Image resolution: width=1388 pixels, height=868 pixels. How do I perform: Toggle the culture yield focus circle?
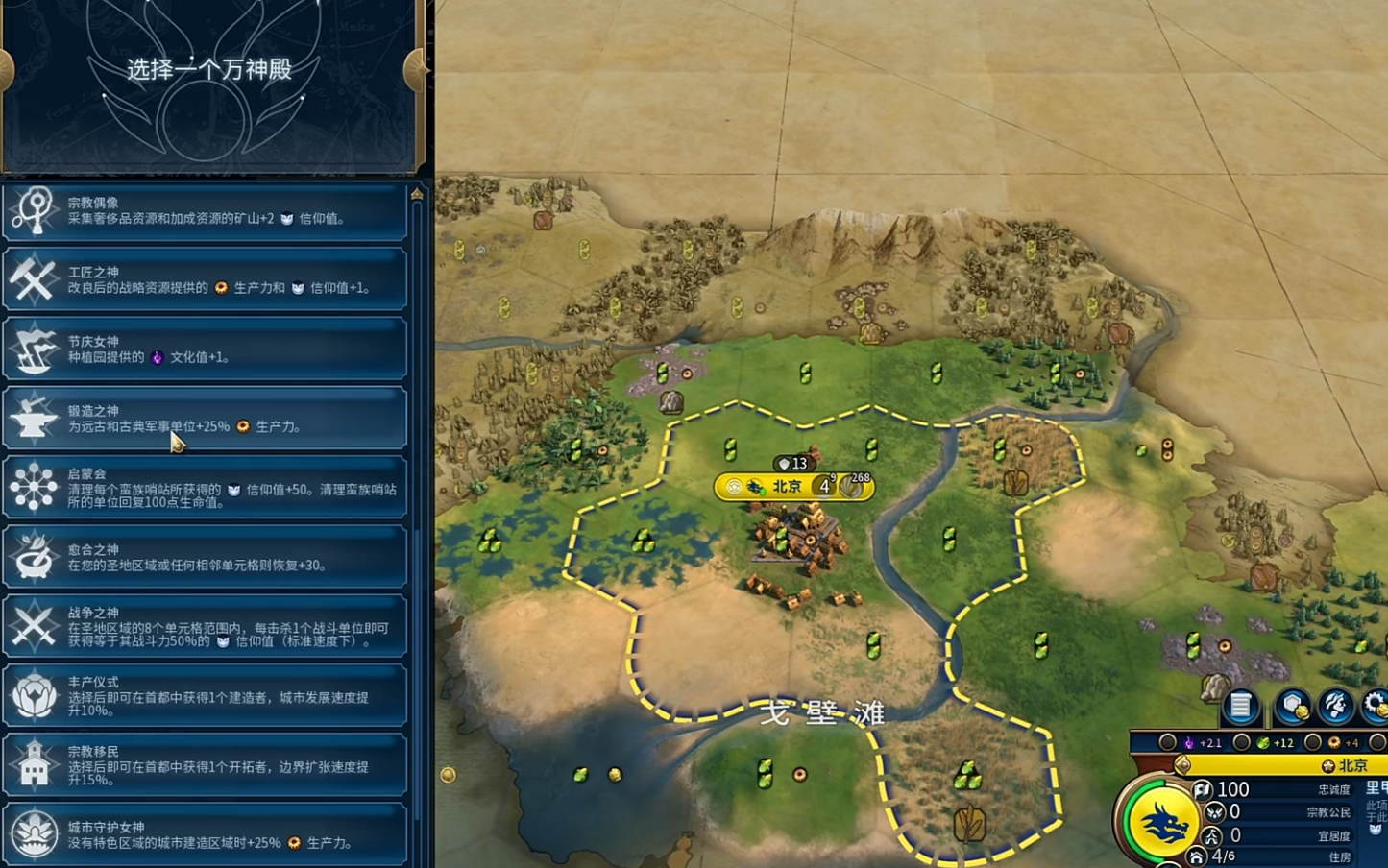[x=1168, y=742]
